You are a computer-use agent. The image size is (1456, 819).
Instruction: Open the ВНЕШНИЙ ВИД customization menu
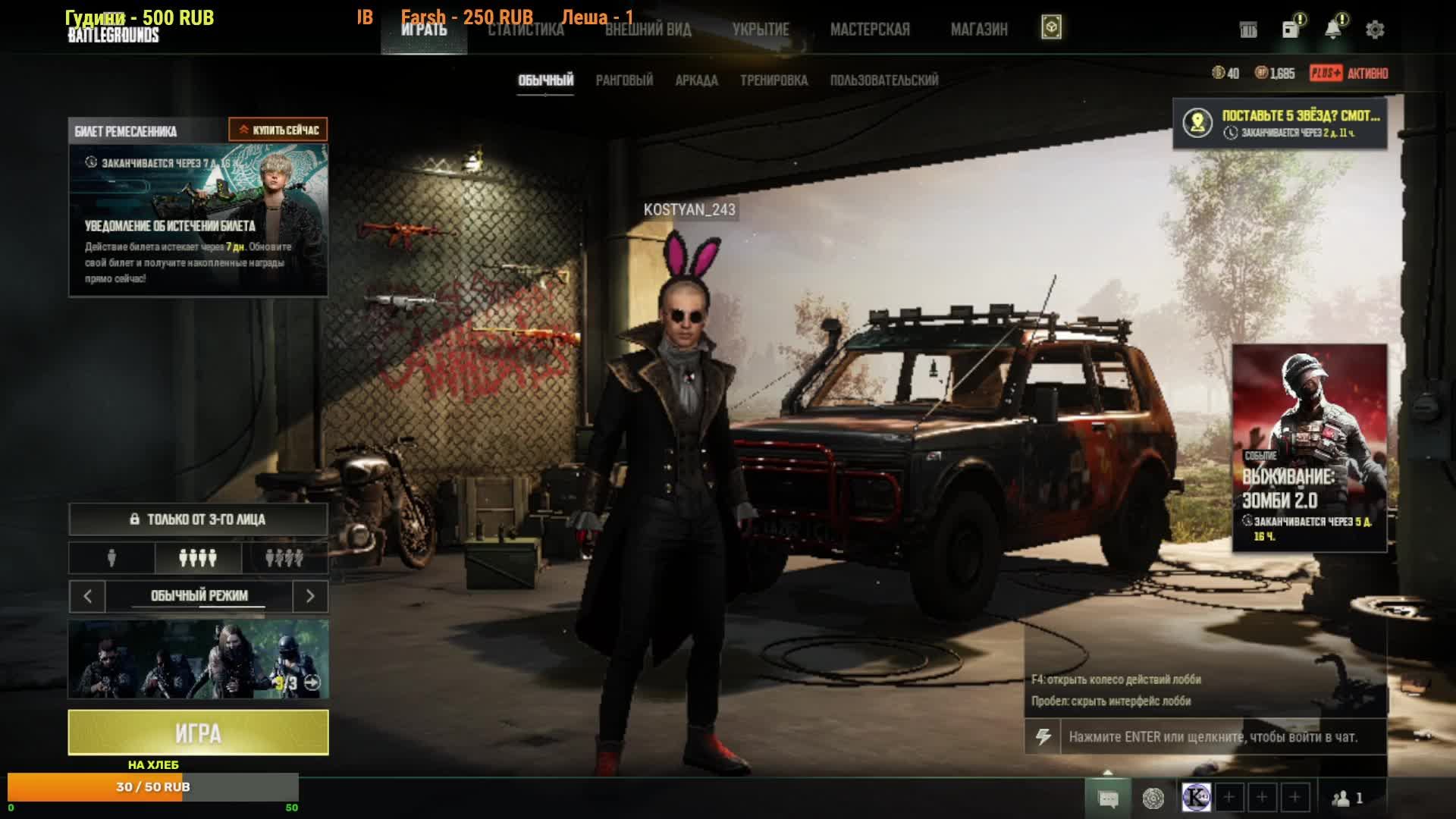(648, 30)
